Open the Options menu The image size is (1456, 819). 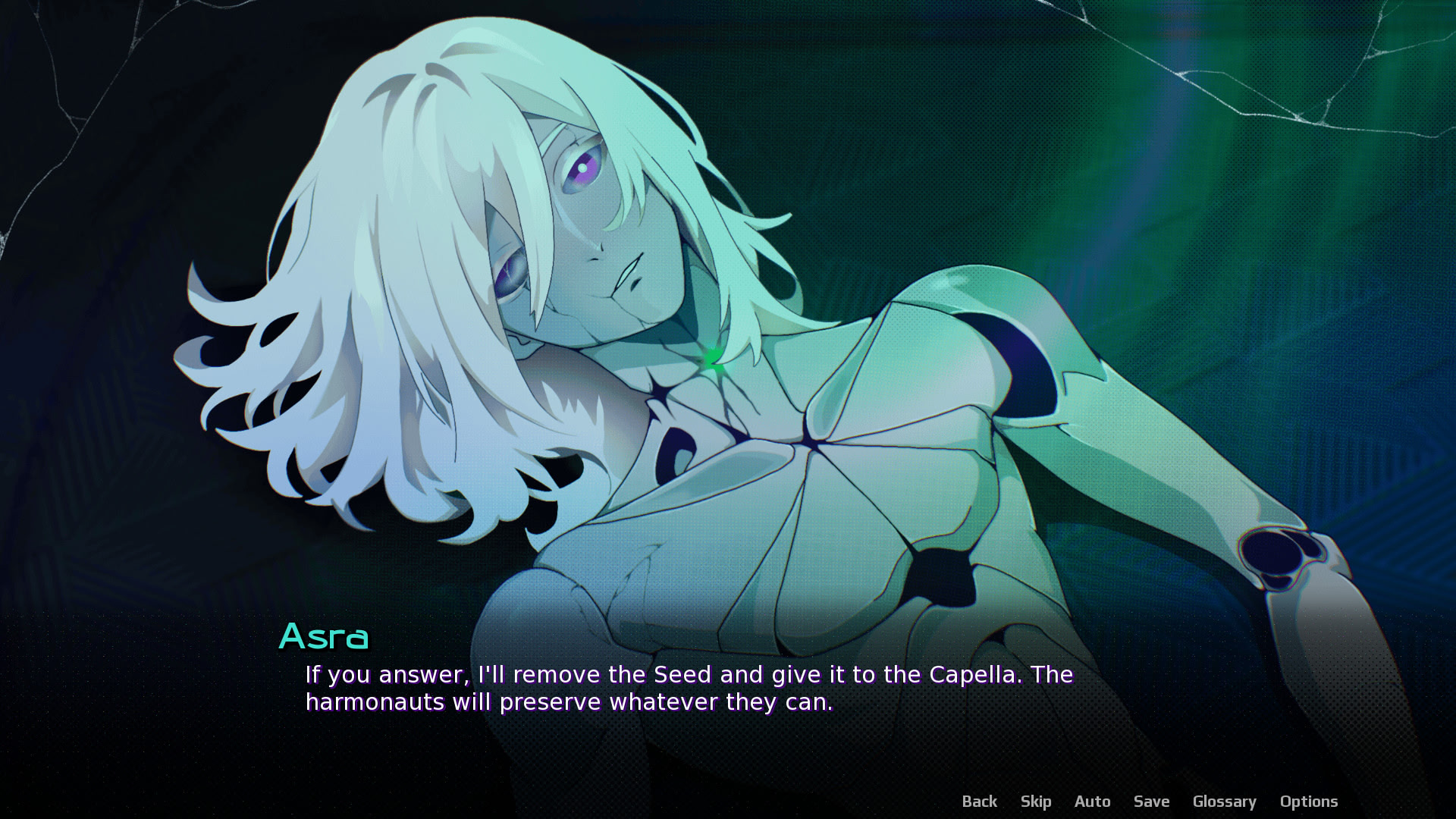[x=1308, y=802]
